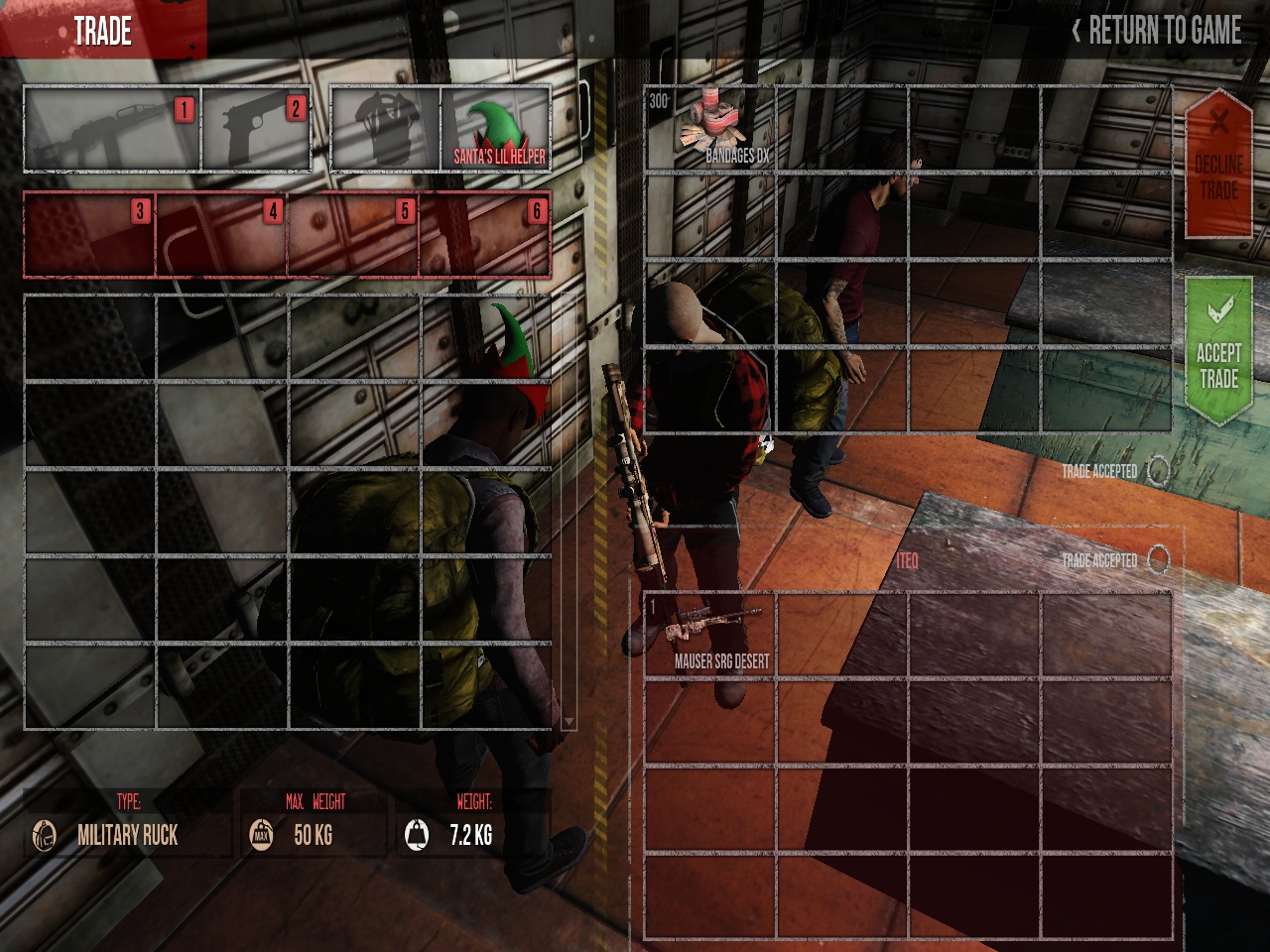1270x952 pixels.
Task: Click the inventory scrollbar down arrow
Action: [569, 722]
